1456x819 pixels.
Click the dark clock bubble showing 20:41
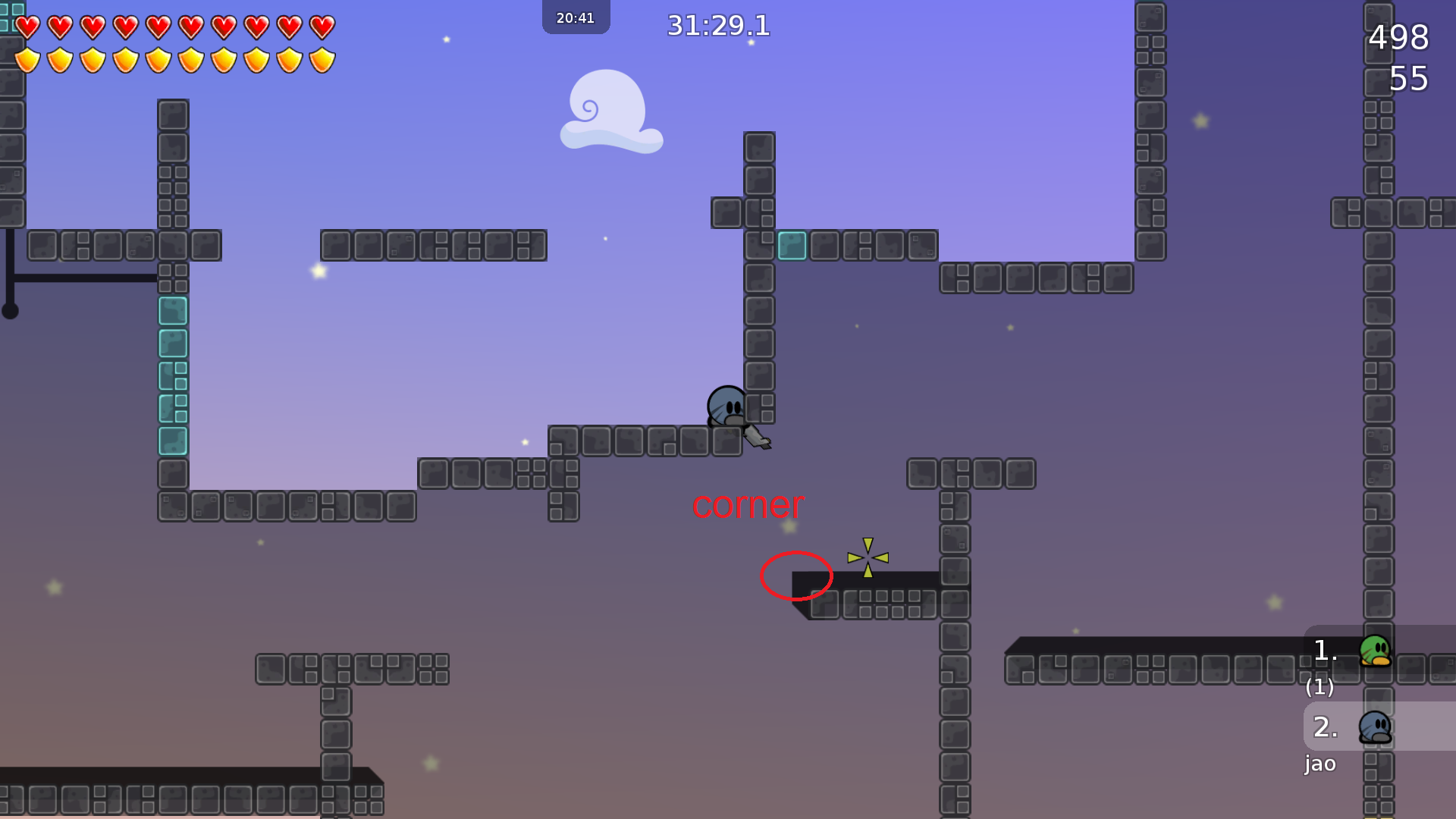pos(576,17)
